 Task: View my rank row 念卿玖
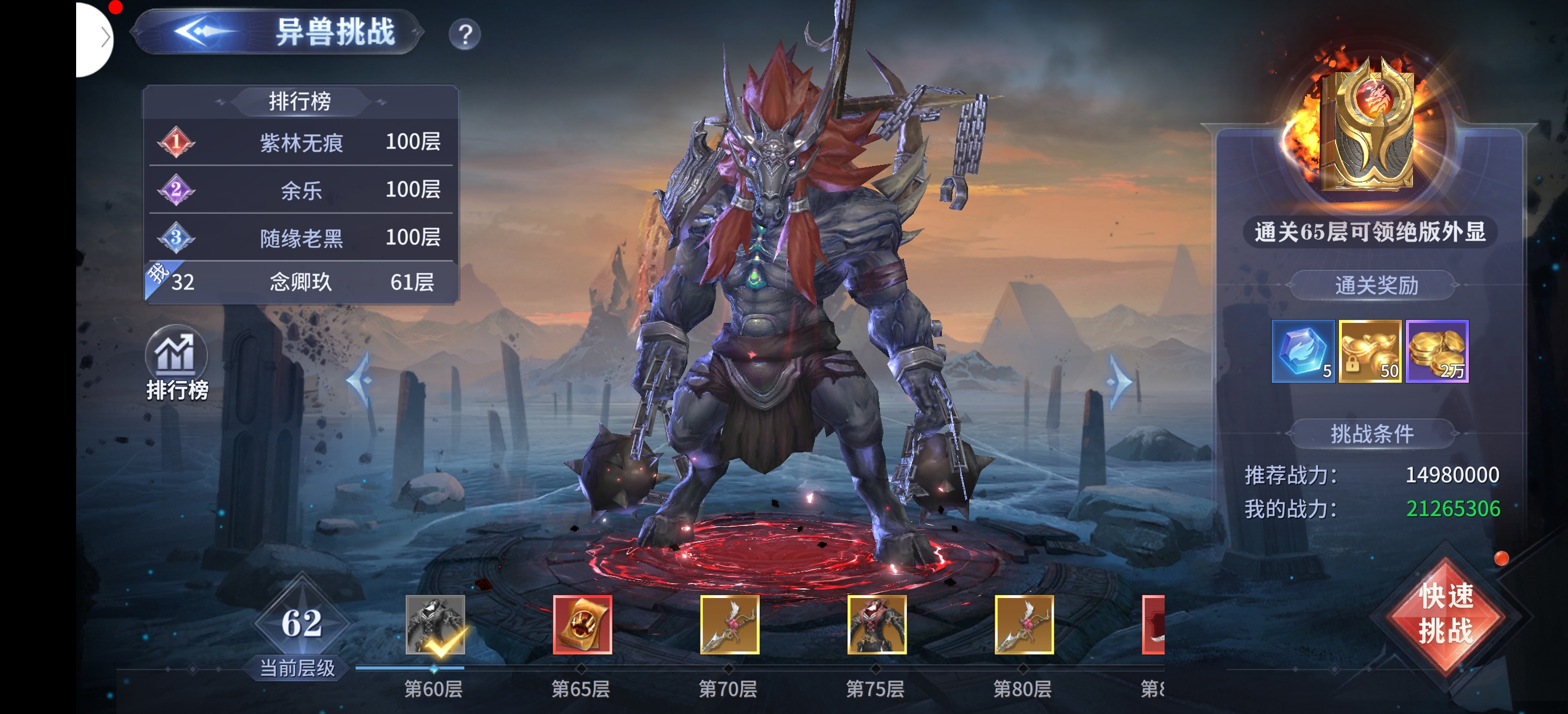coord(301,282)
